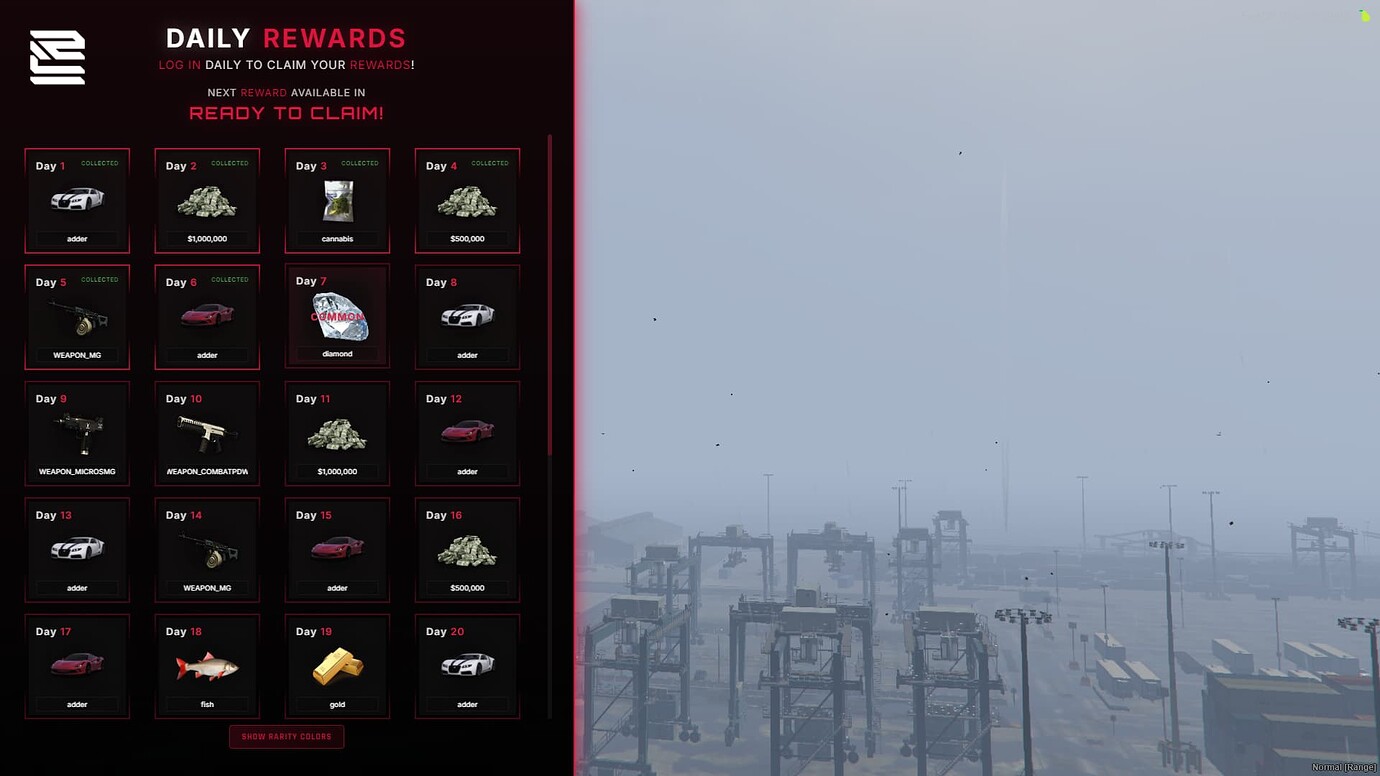
Task: Click the WEAPON_MICROSMG icon on Day 9
Action: 77,432
